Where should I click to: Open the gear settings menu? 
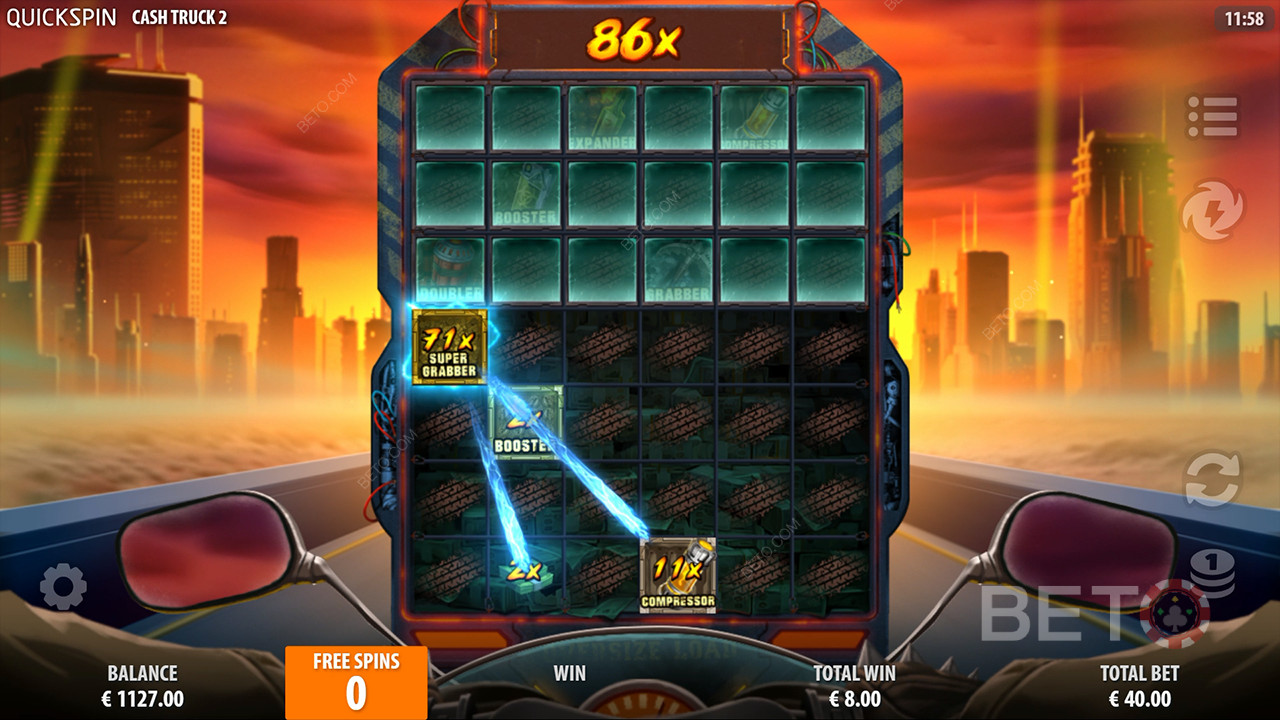pos(63,587)
